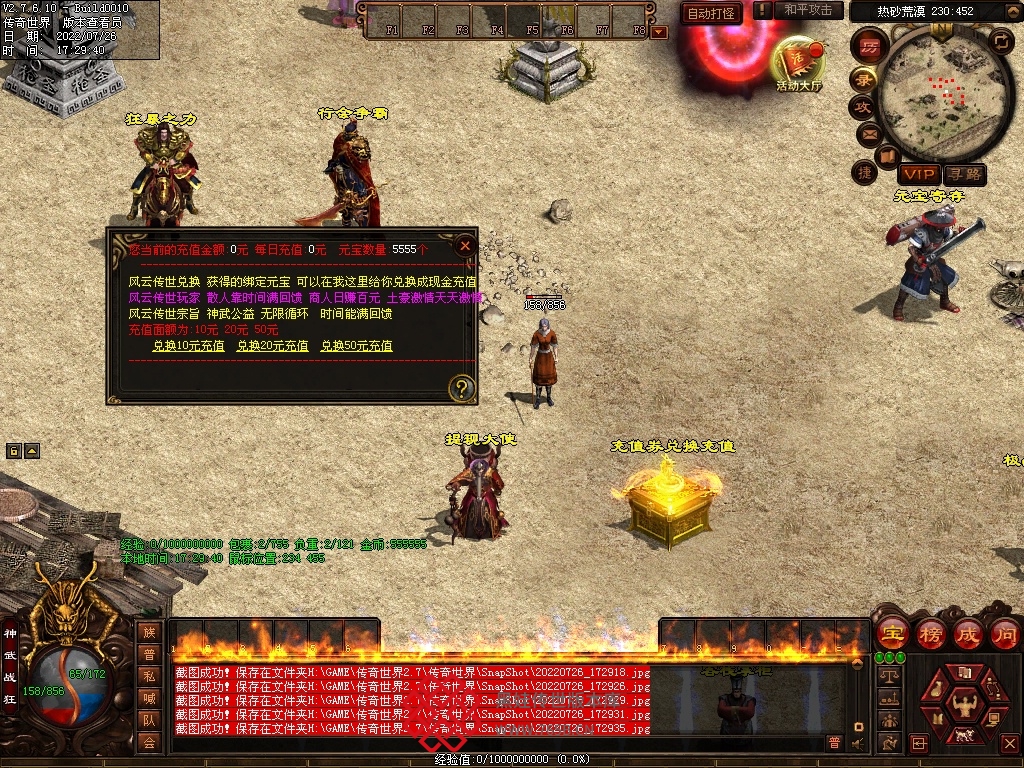Open the mail envelope icon
The height and width of the screenshot is (768, 1024).
point(869,133)
